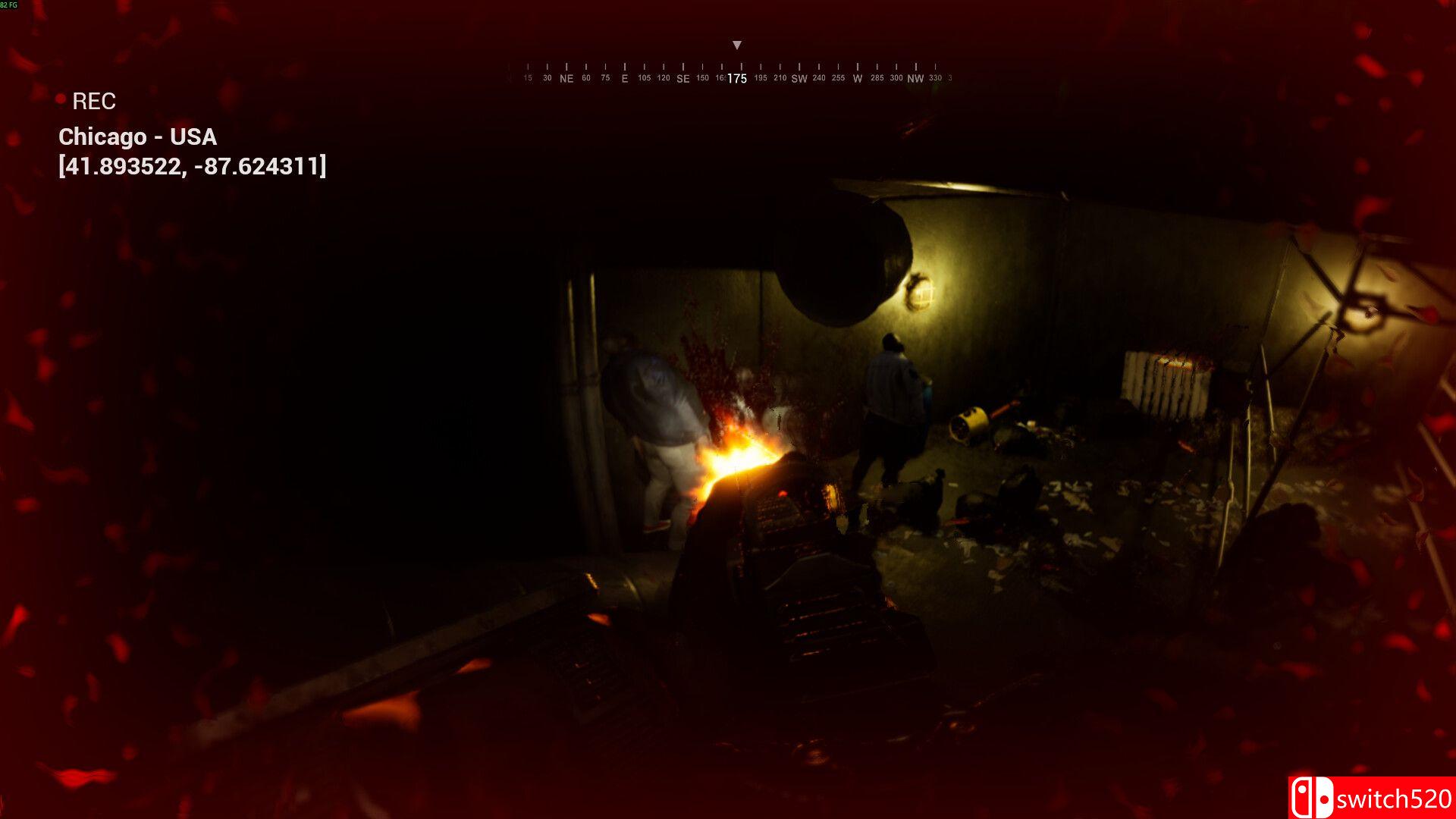
Task: Click the downward triangle above the compass
Action: click(x=736, y=45)
